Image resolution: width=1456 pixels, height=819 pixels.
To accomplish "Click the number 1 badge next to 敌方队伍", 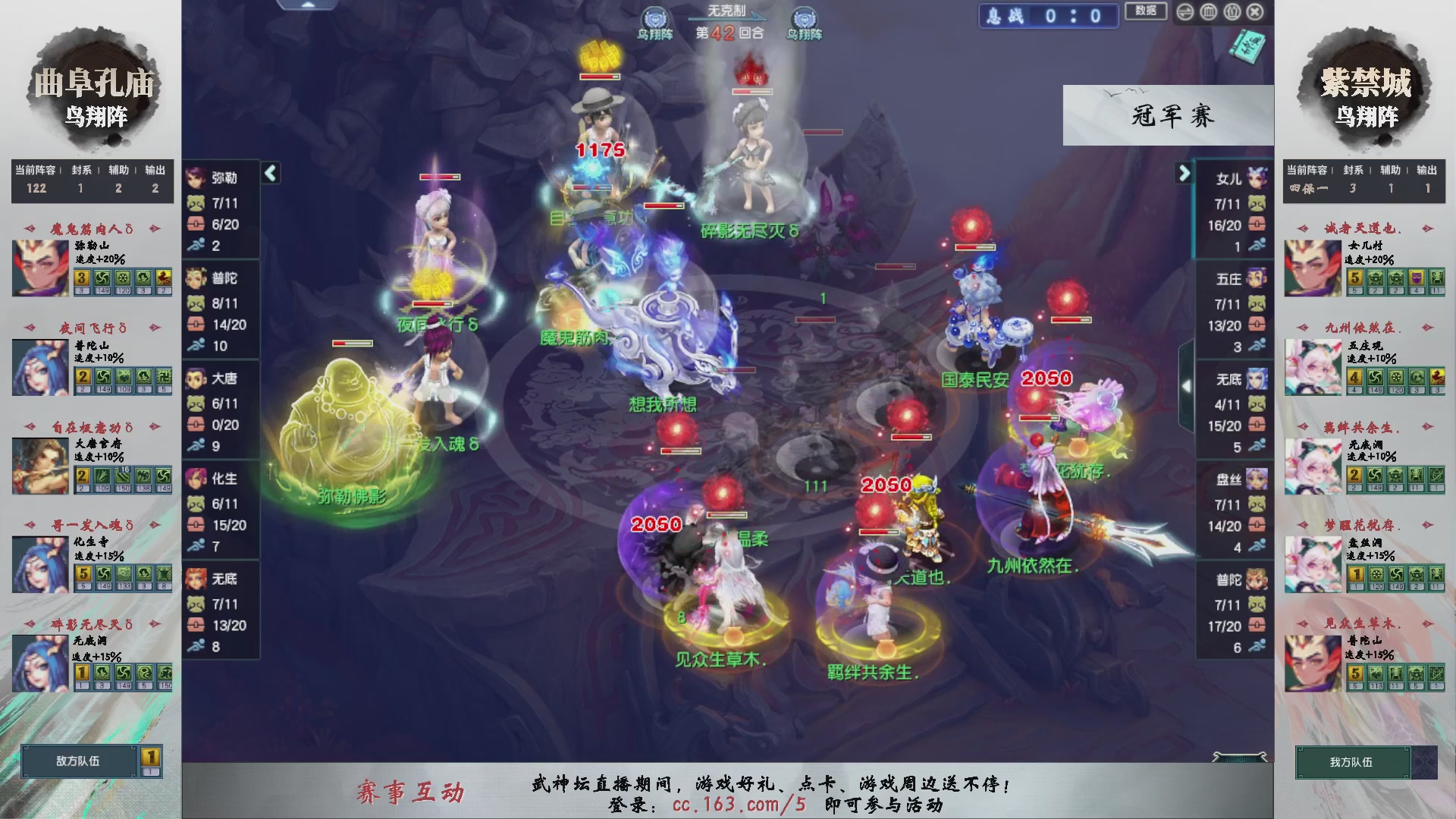I will click(151, 758).
